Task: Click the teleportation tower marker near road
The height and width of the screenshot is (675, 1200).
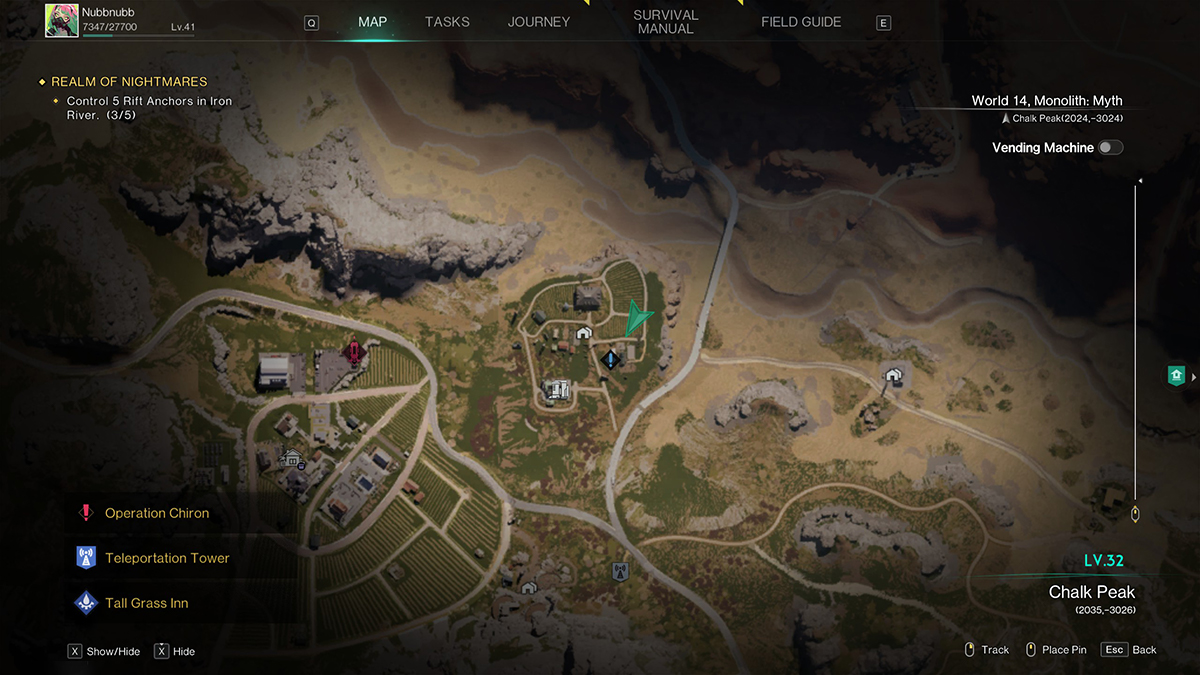Action: pos(620,571)
